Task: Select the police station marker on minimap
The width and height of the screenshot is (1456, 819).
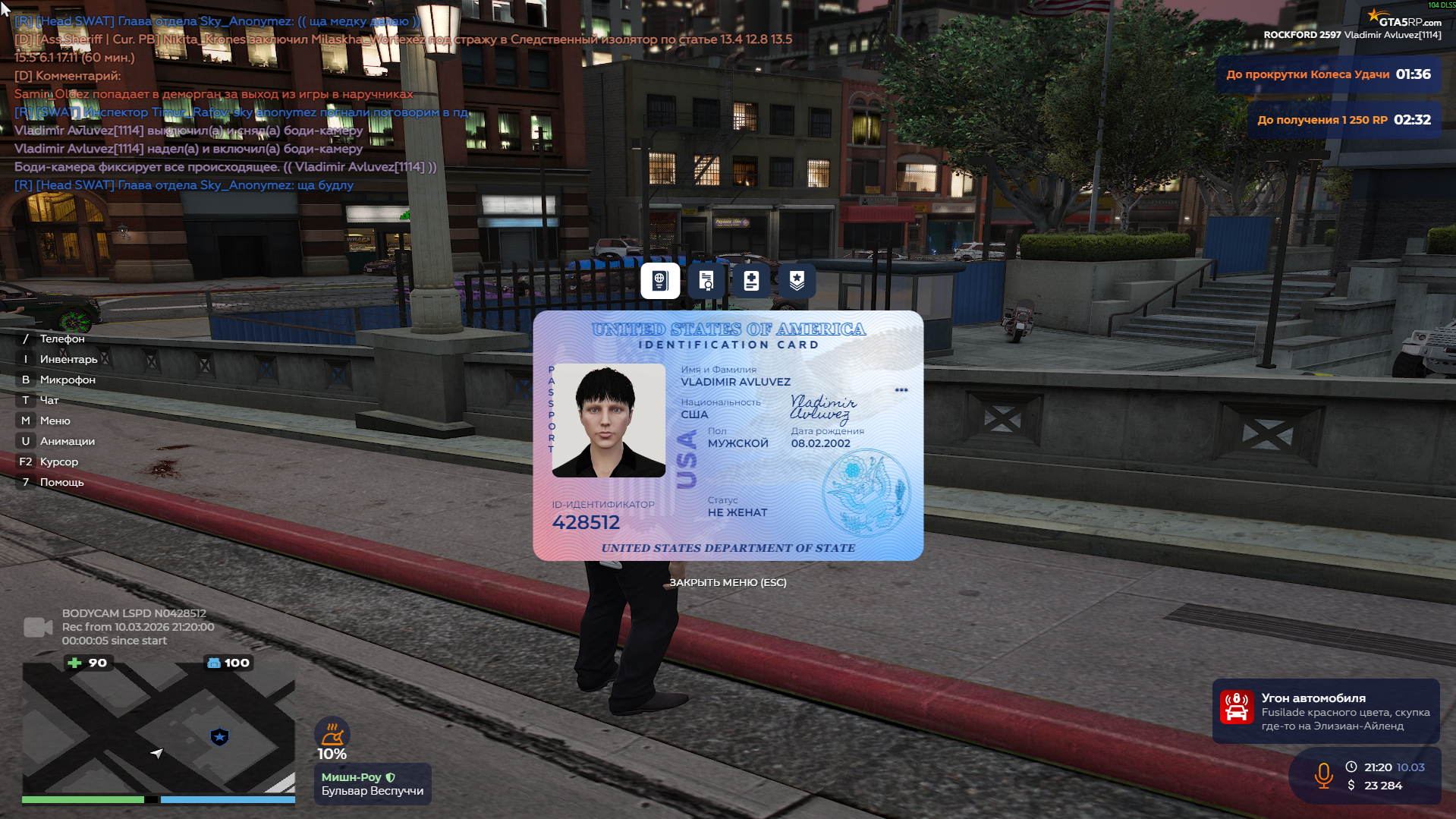Action: (x=219, y=736)
